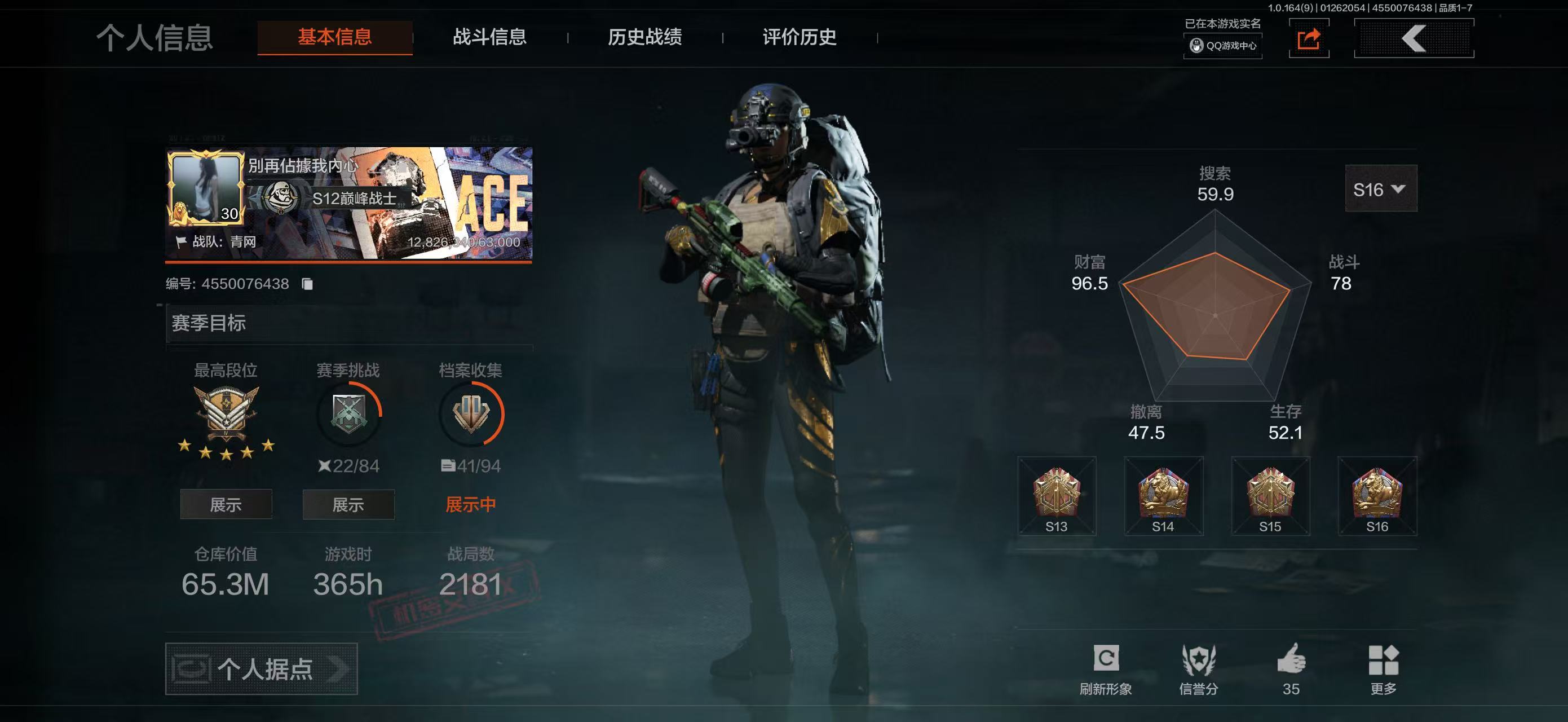Switch to the 战斗信息 tab
The height and width of the screenshot is (722, 1568).
[x=491, y=38]
